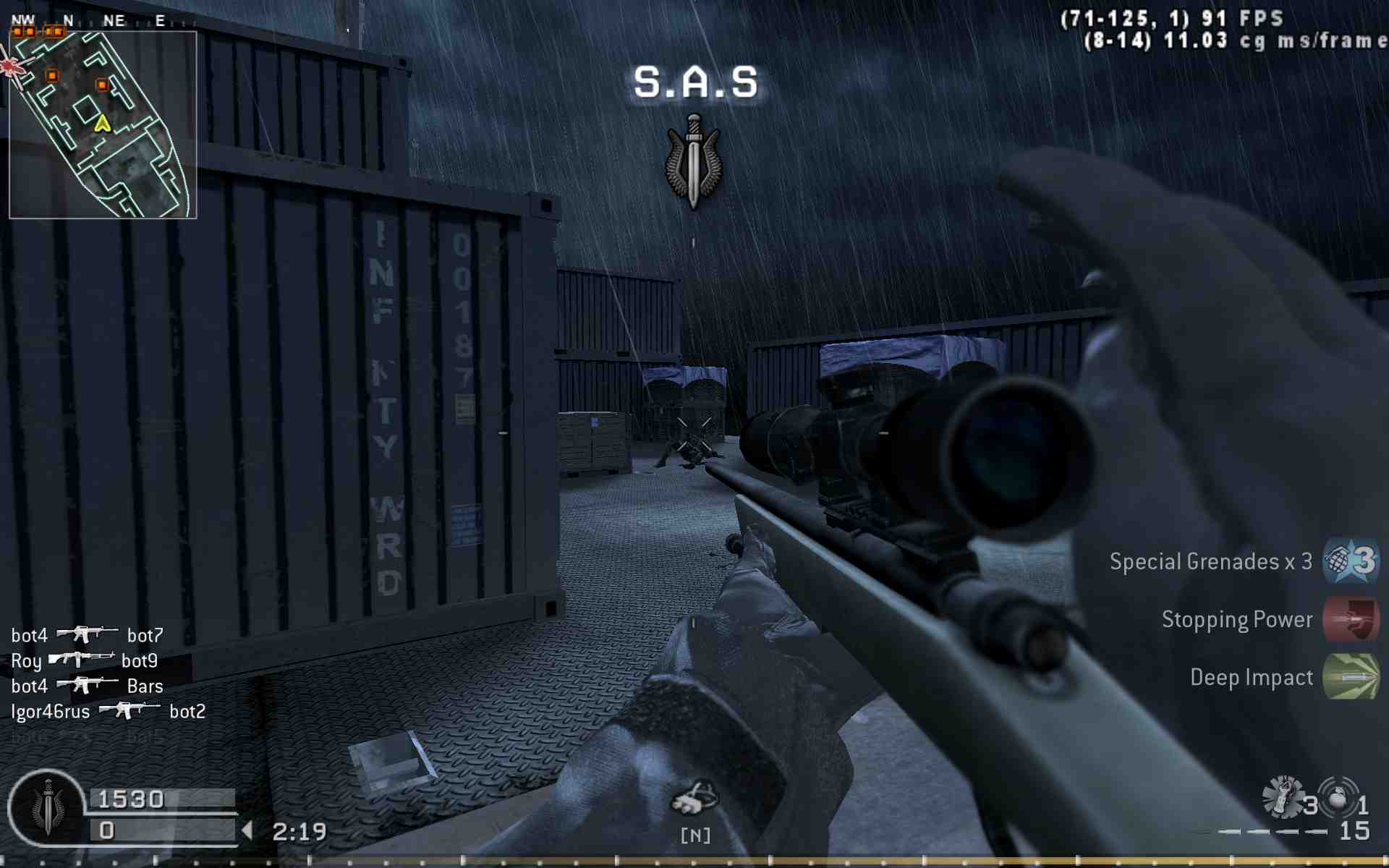This screenshot has height=868, width=1389.
Task: Select the night vision goggles icon
Action: (694, 798)
